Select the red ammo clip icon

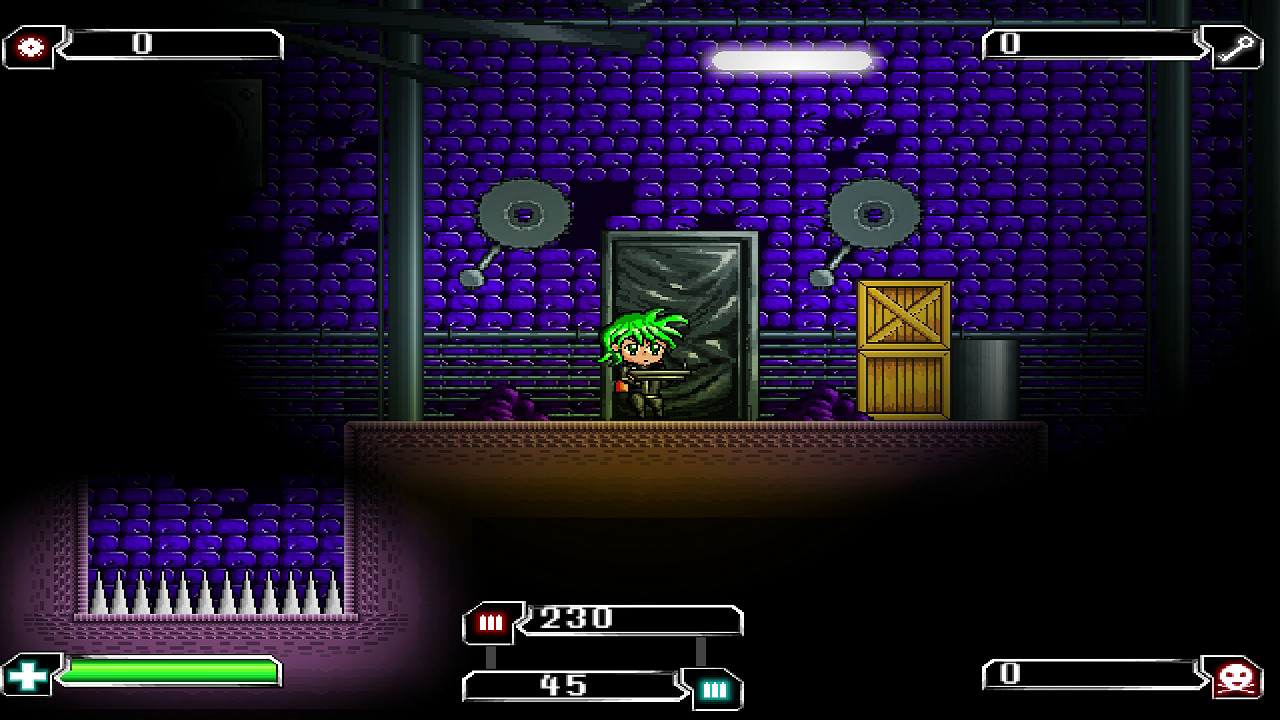(490, 623)
